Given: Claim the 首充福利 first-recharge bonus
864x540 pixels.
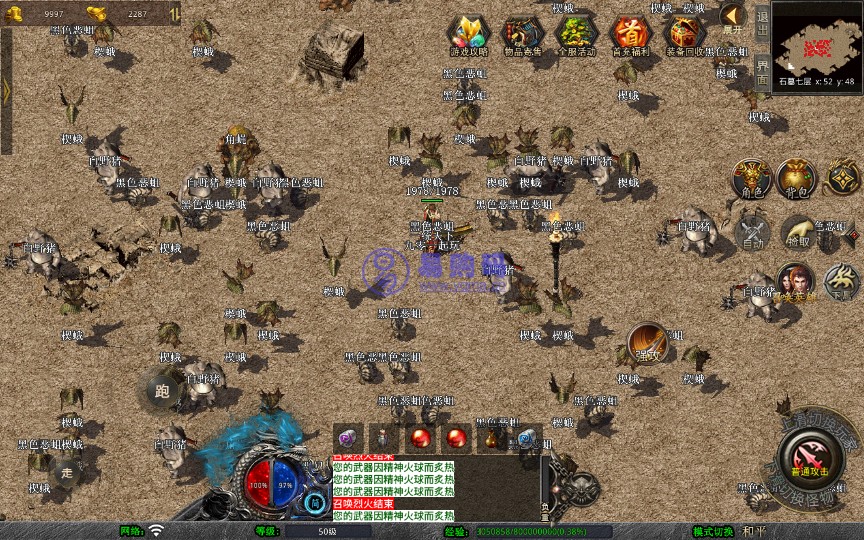Looking at the screenshot, I should (x=631, y=33).
